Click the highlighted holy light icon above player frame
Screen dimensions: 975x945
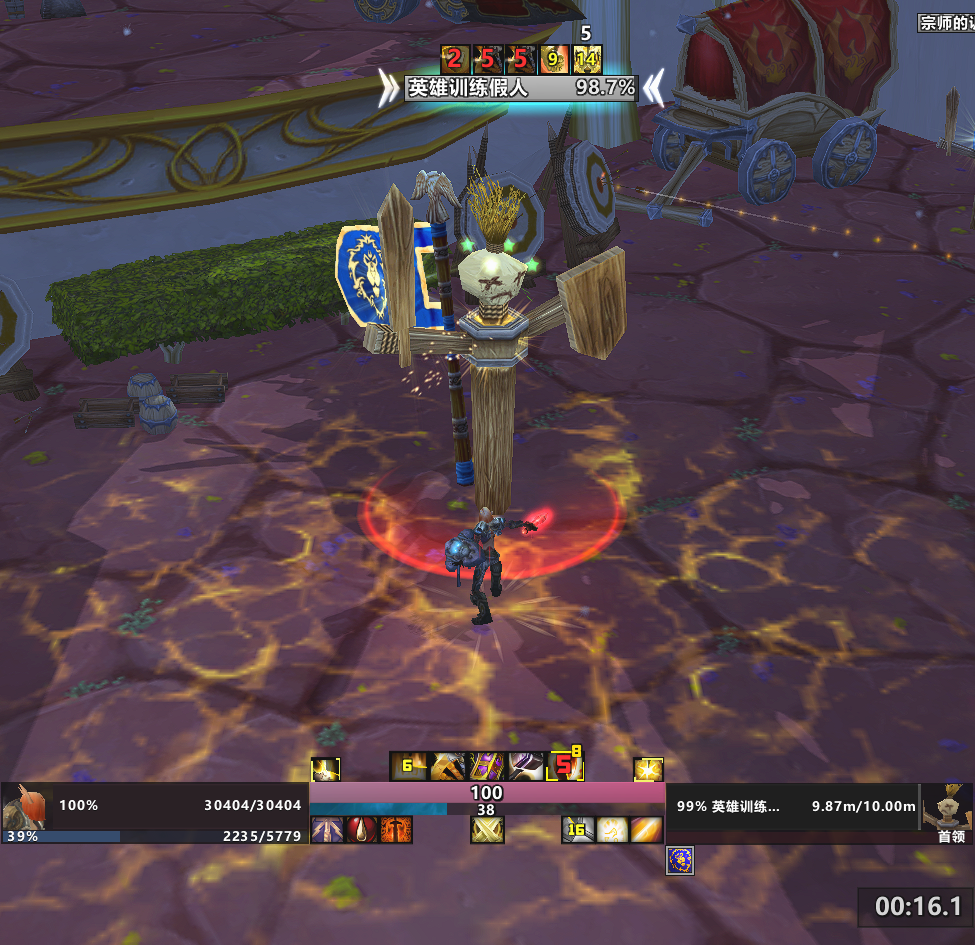click(x=325, y=769)
